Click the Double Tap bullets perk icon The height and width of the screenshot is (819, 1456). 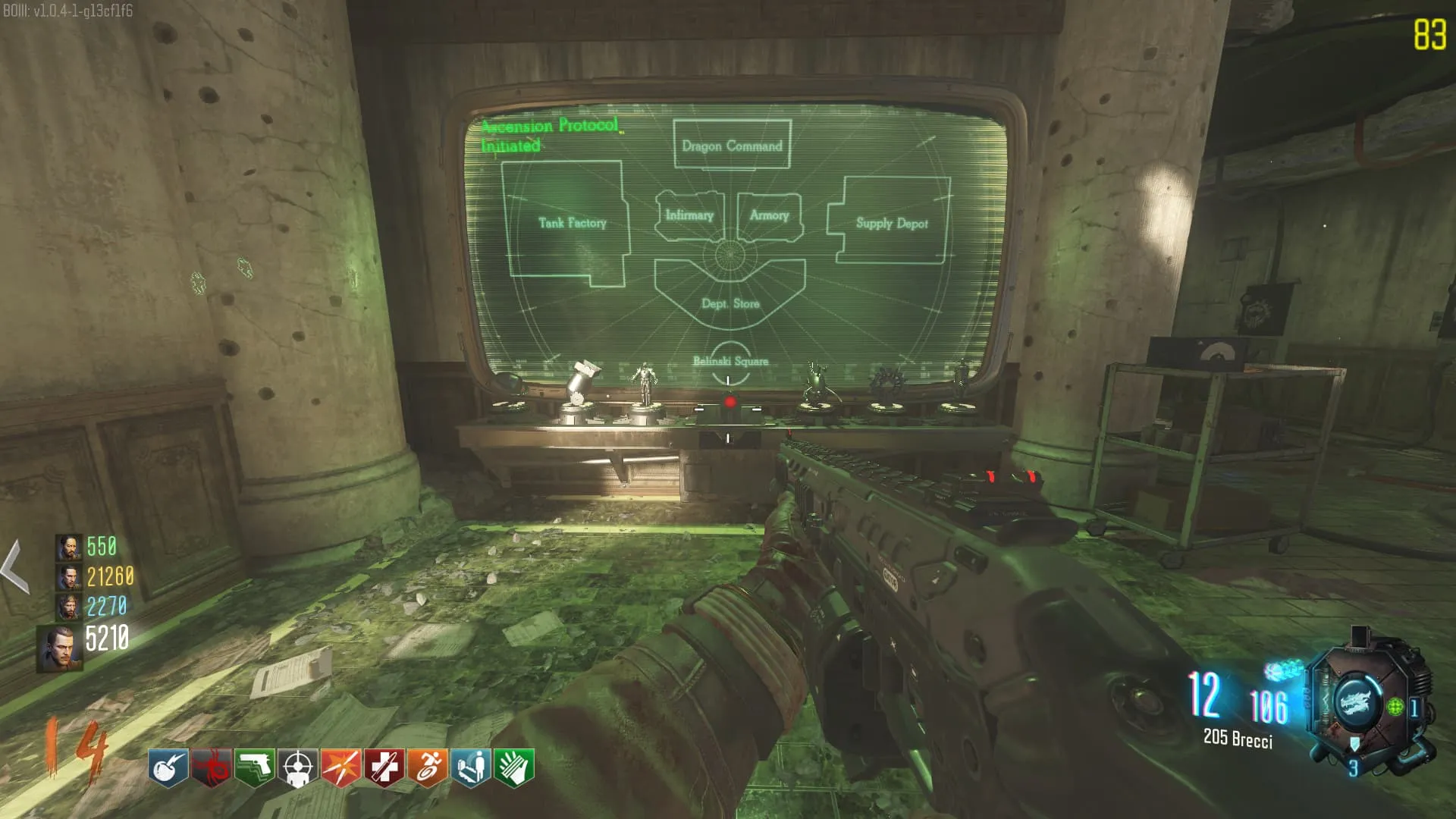pyautogui.click(x=340, y=768)
